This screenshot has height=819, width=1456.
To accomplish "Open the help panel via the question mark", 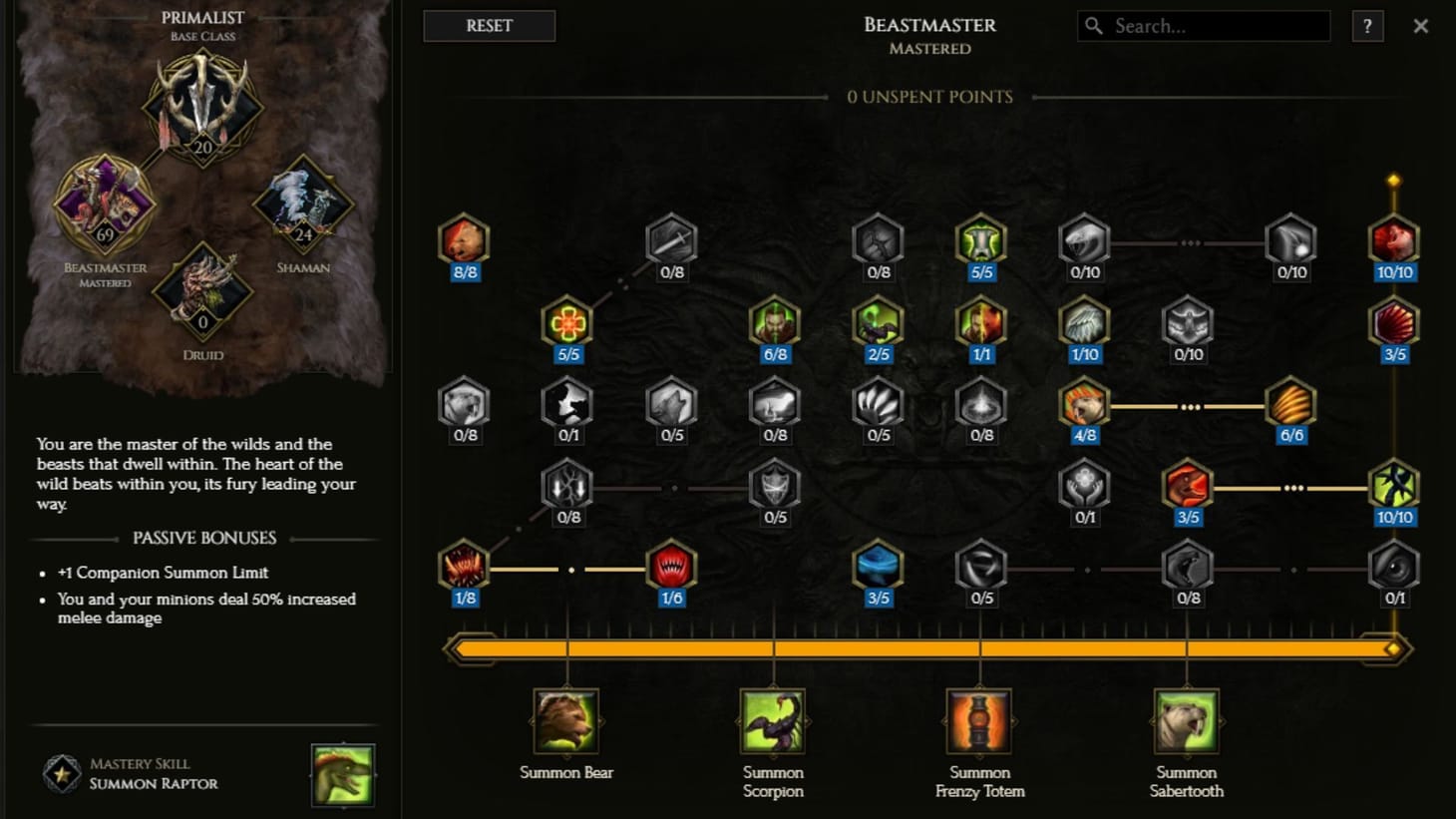I will (1367, 27).
